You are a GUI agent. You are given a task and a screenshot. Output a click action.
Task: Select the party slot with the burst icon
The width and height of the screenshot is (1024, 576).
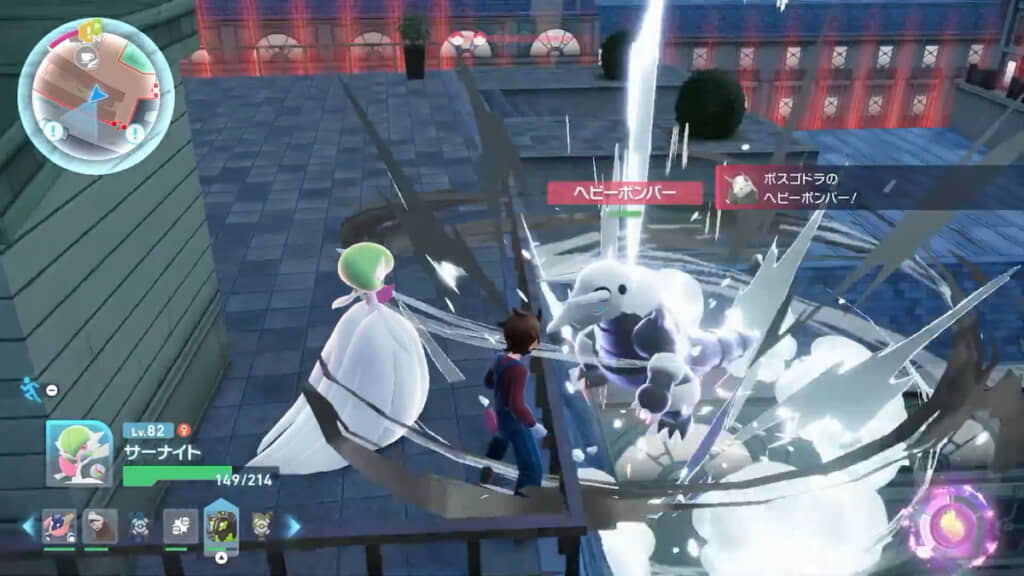pos(180,526)
